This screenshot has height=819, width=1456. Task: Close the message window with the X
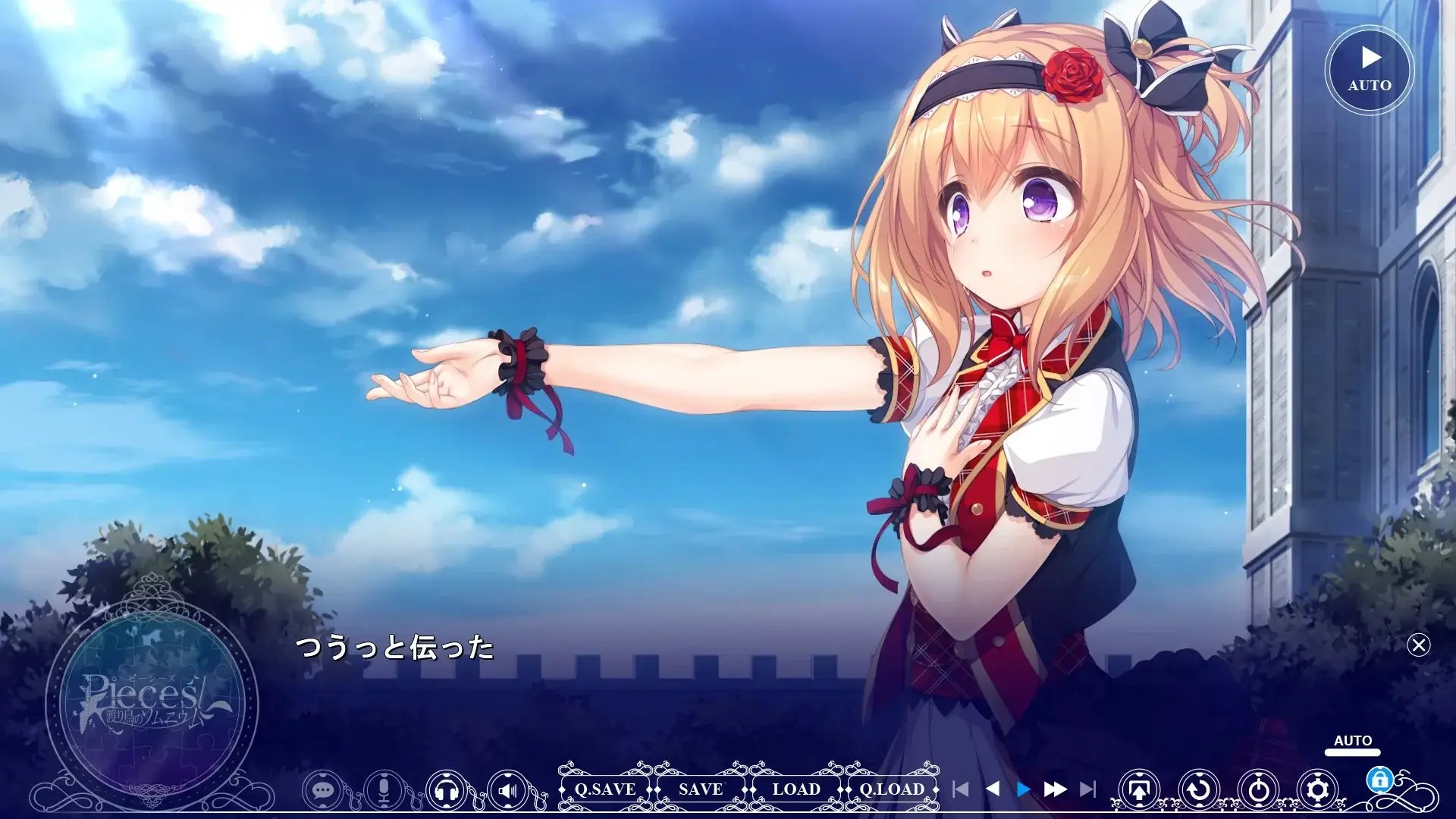[1418, 645]
